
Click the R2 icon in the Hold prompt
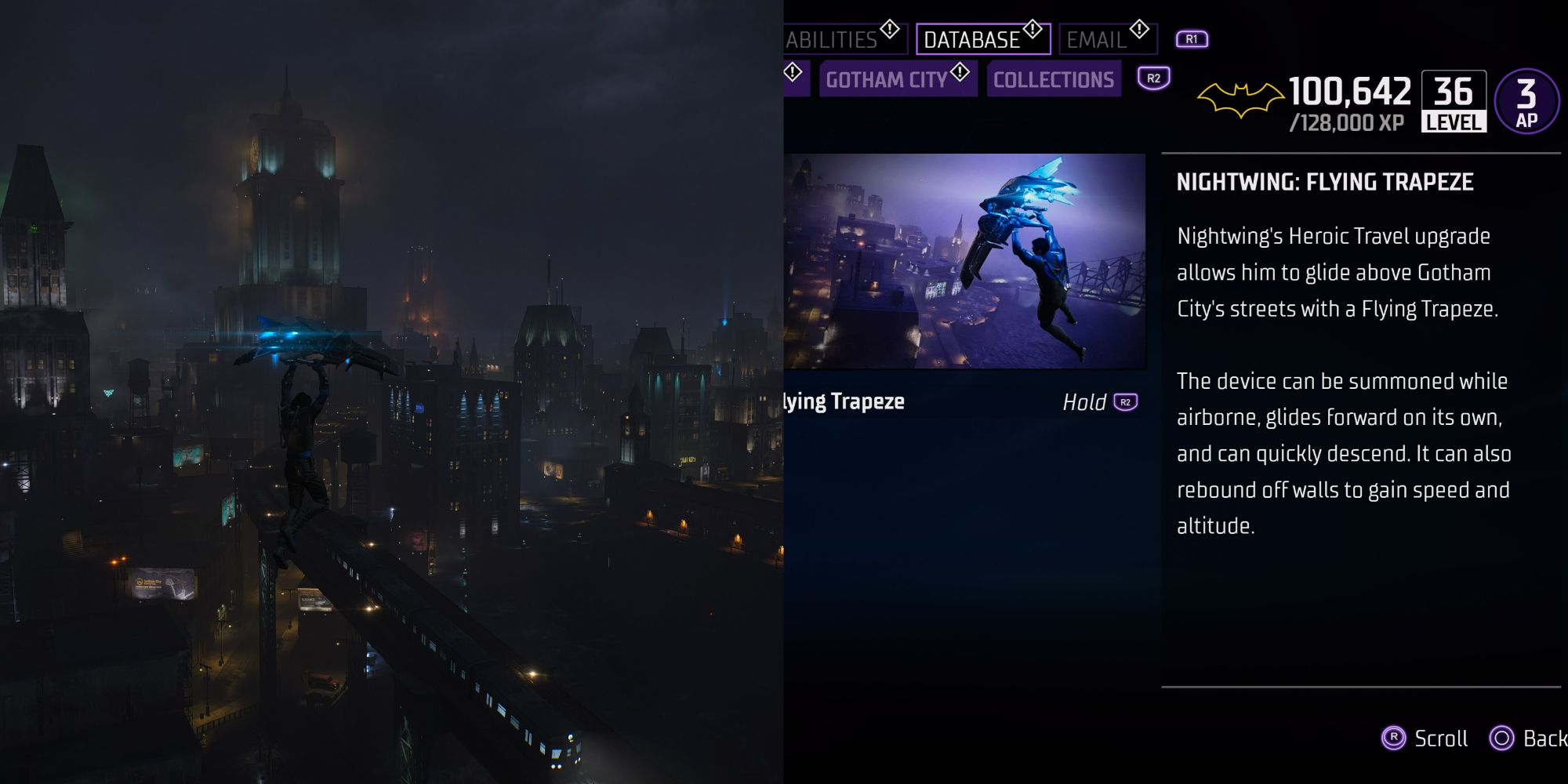[x=1126, y=401]
